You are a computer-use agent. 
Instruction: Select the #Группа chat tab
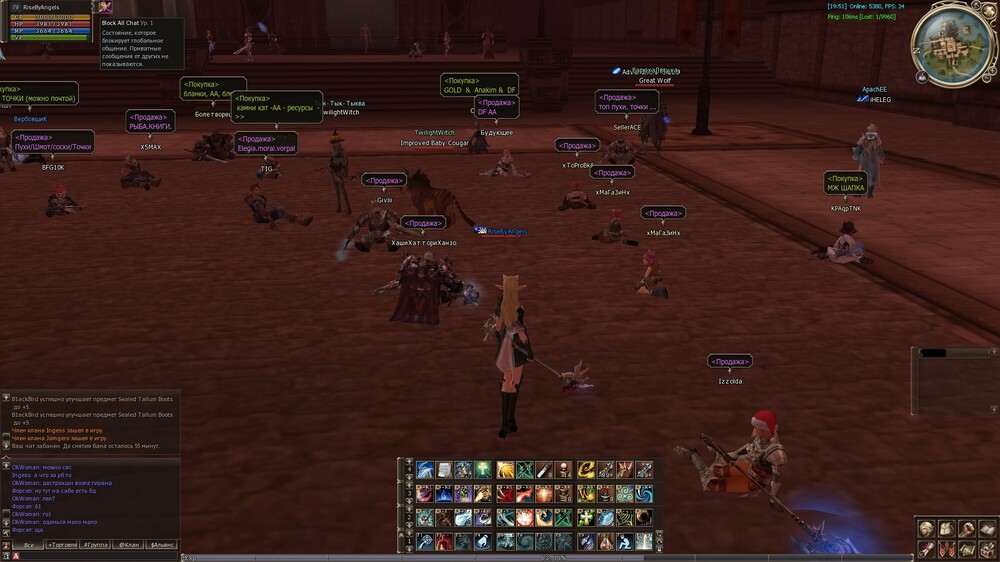[95, 545]
